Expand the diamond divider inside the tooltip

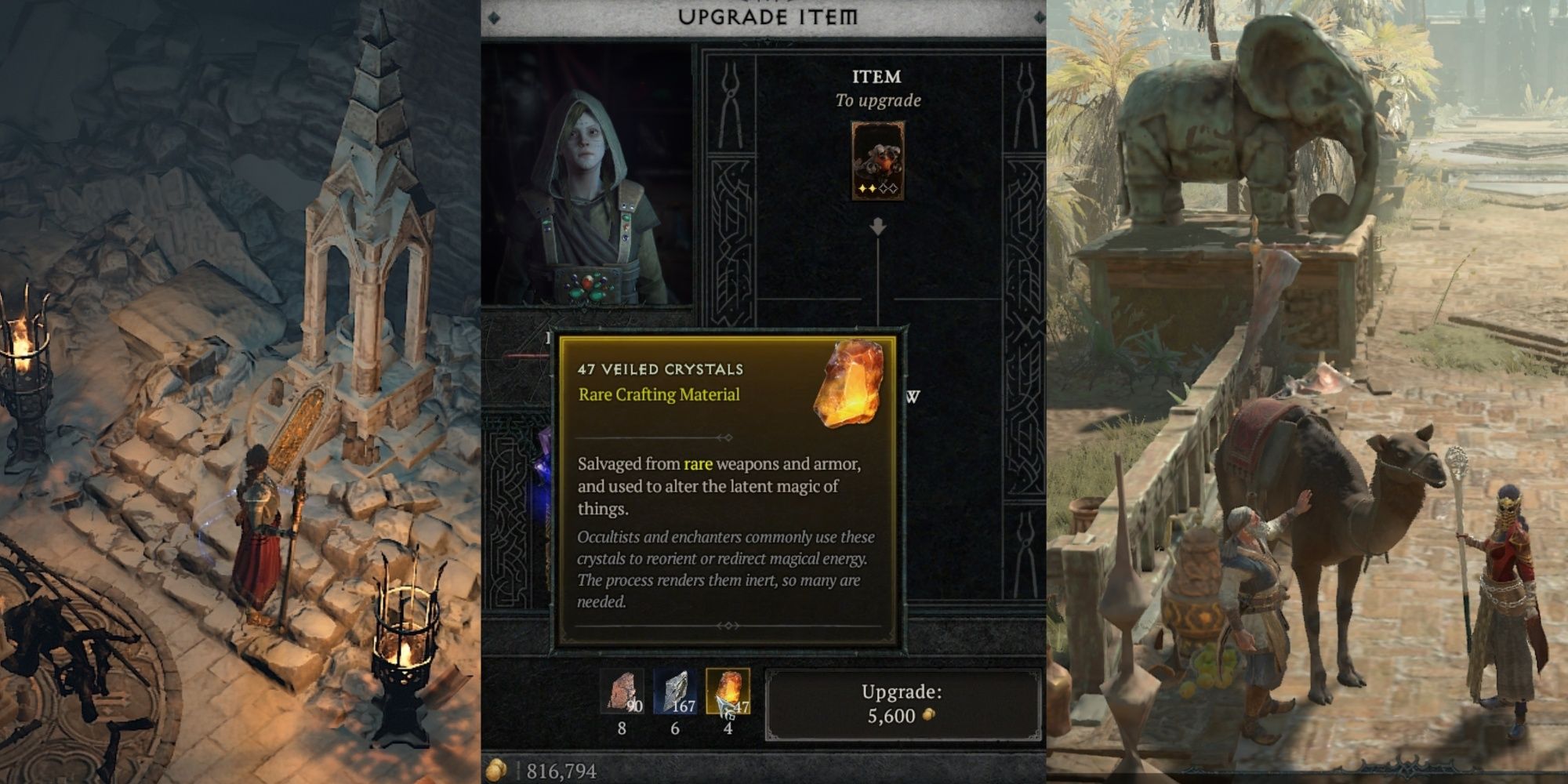tap(729, 439)
